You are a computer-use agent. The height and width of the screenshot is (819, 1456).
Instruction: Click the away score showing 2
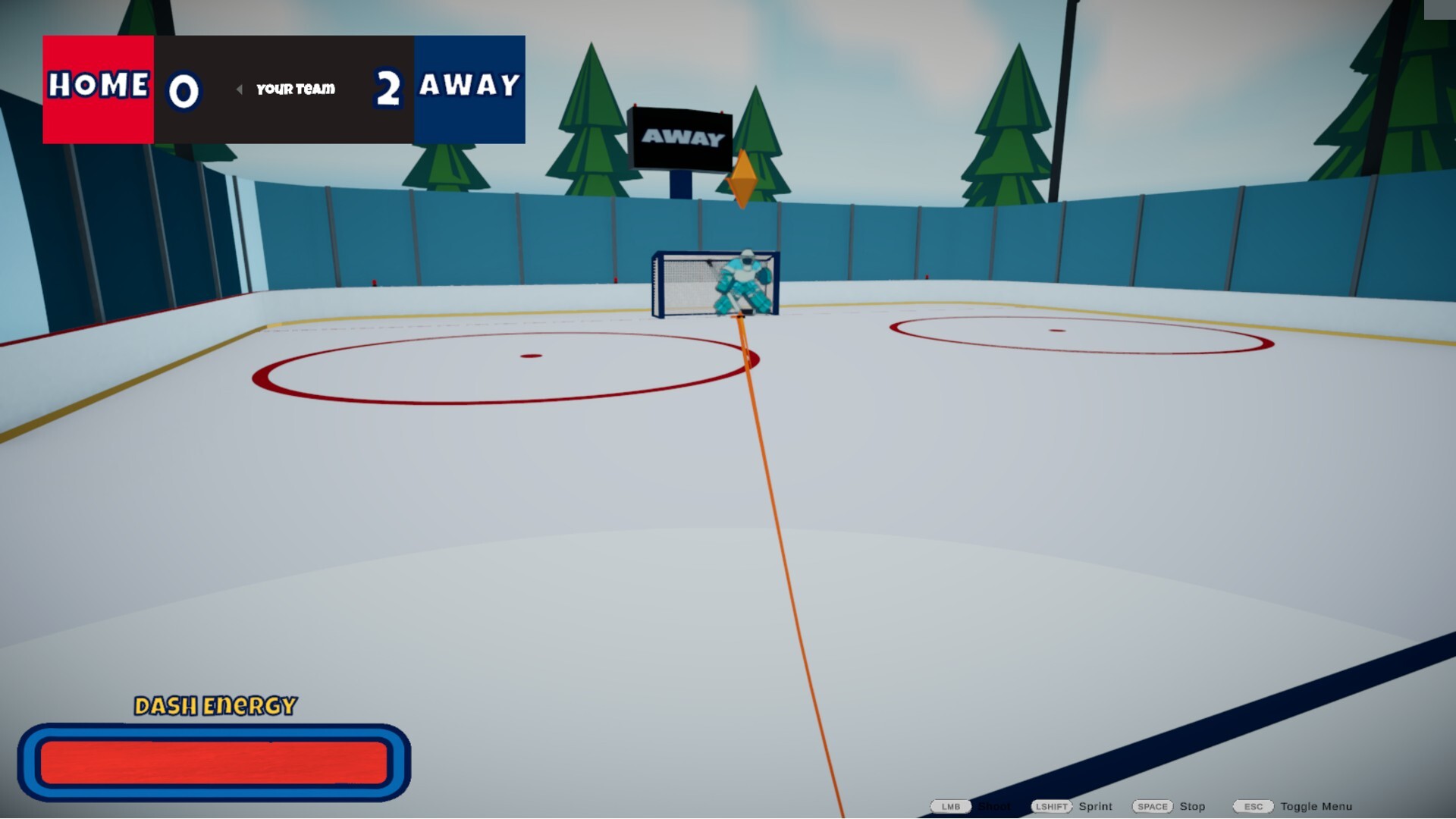click(x=388, y=89)
